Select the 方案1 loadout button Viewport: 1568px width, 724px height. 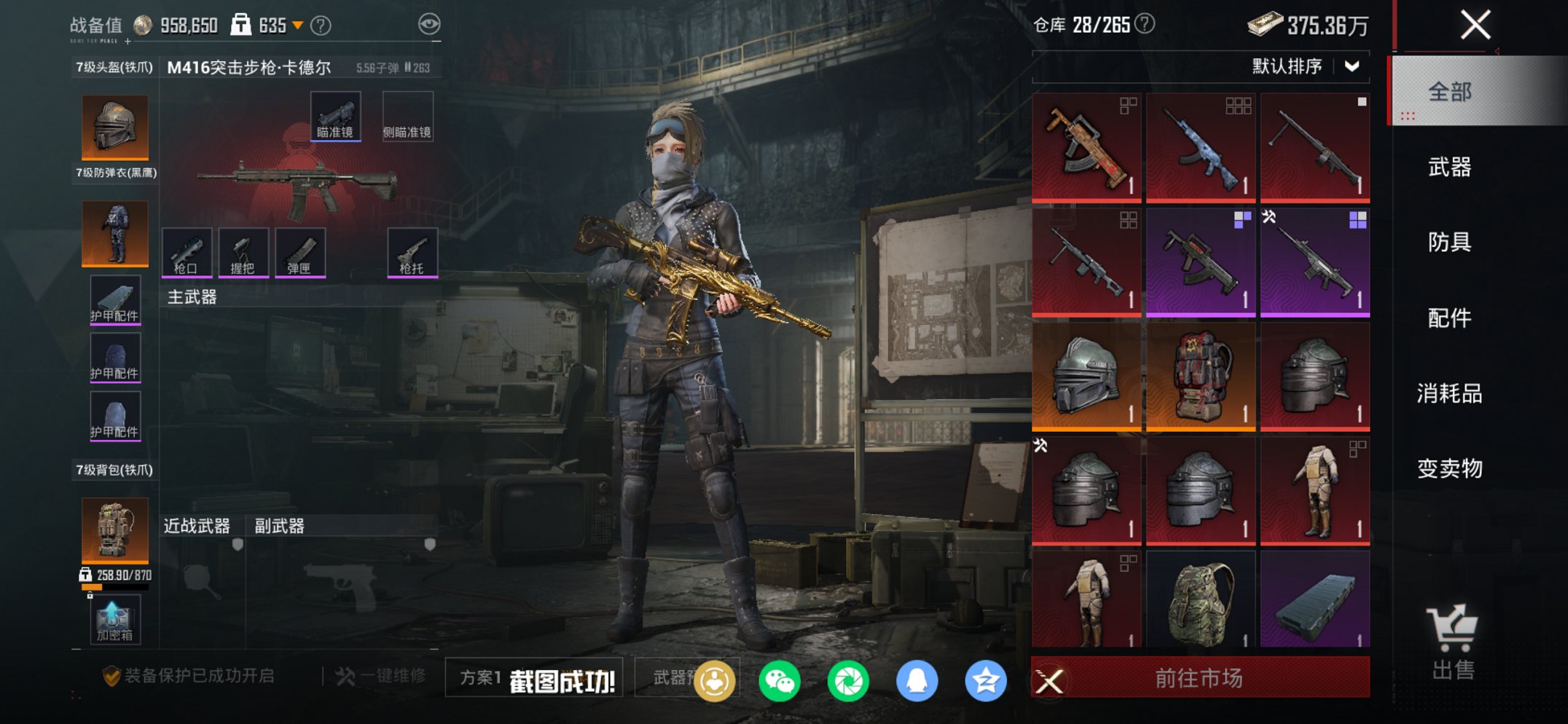click(x=481, y=677)
